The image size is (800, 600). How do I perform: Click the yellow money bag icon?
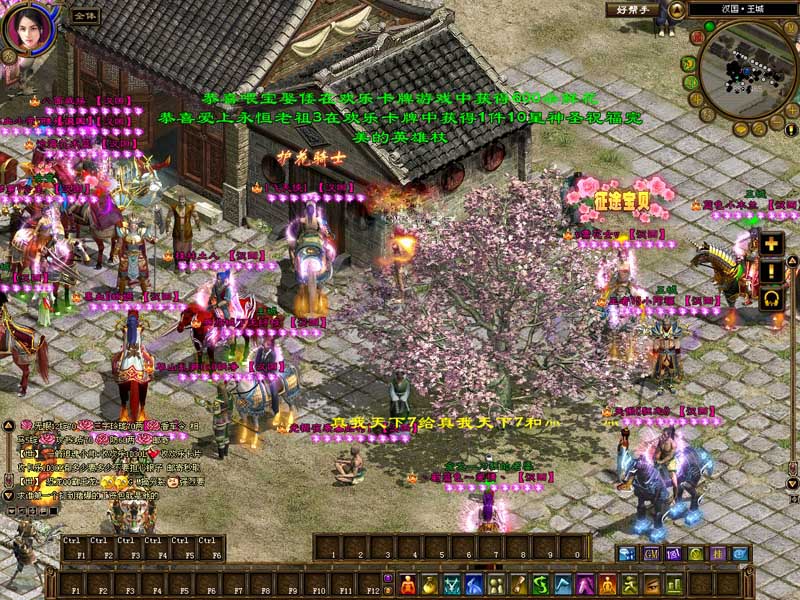click(x=430, y=584)
